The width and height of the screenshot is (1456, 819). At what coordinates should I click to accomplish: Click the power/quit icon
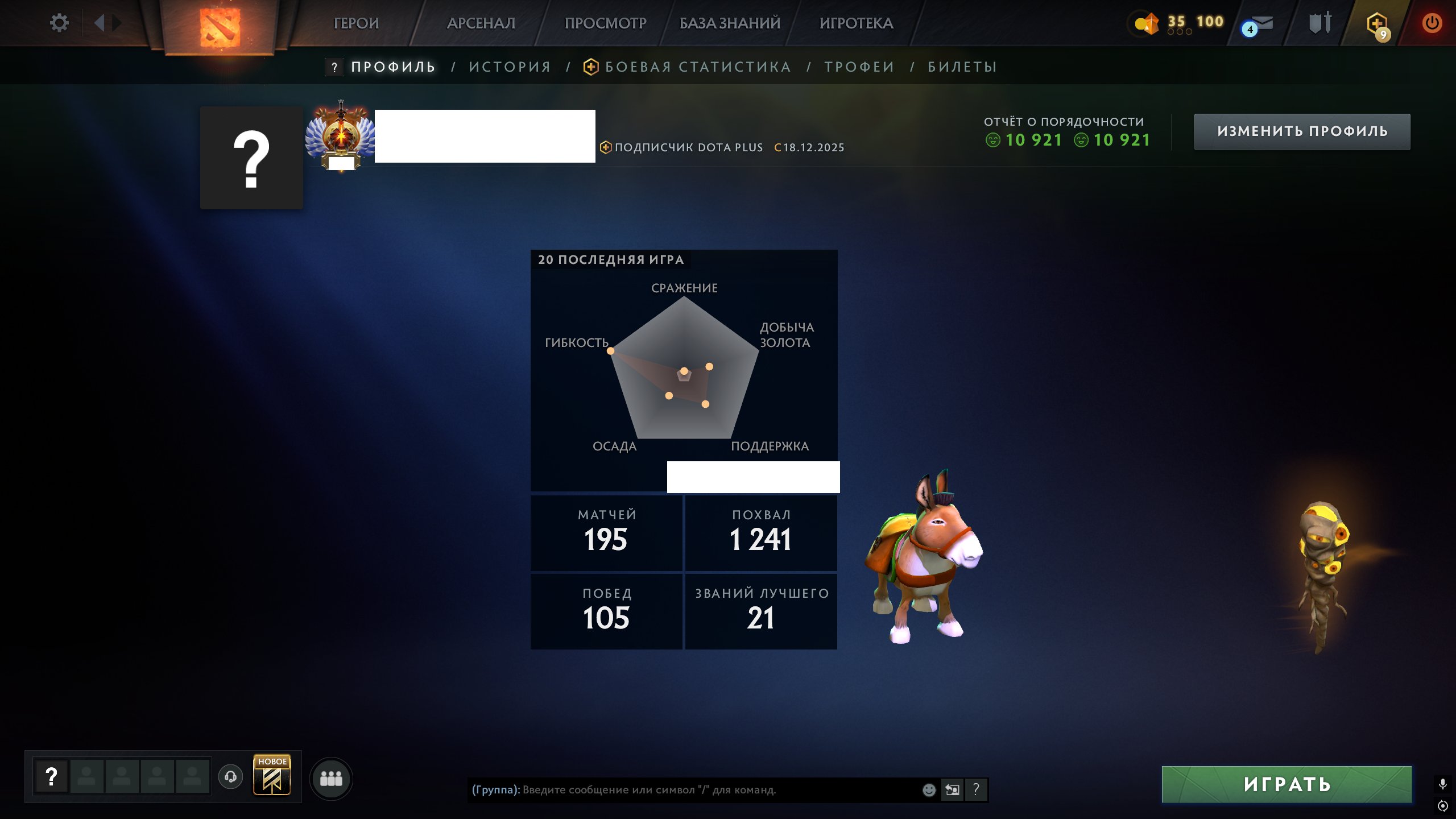tap(1433, 23)
